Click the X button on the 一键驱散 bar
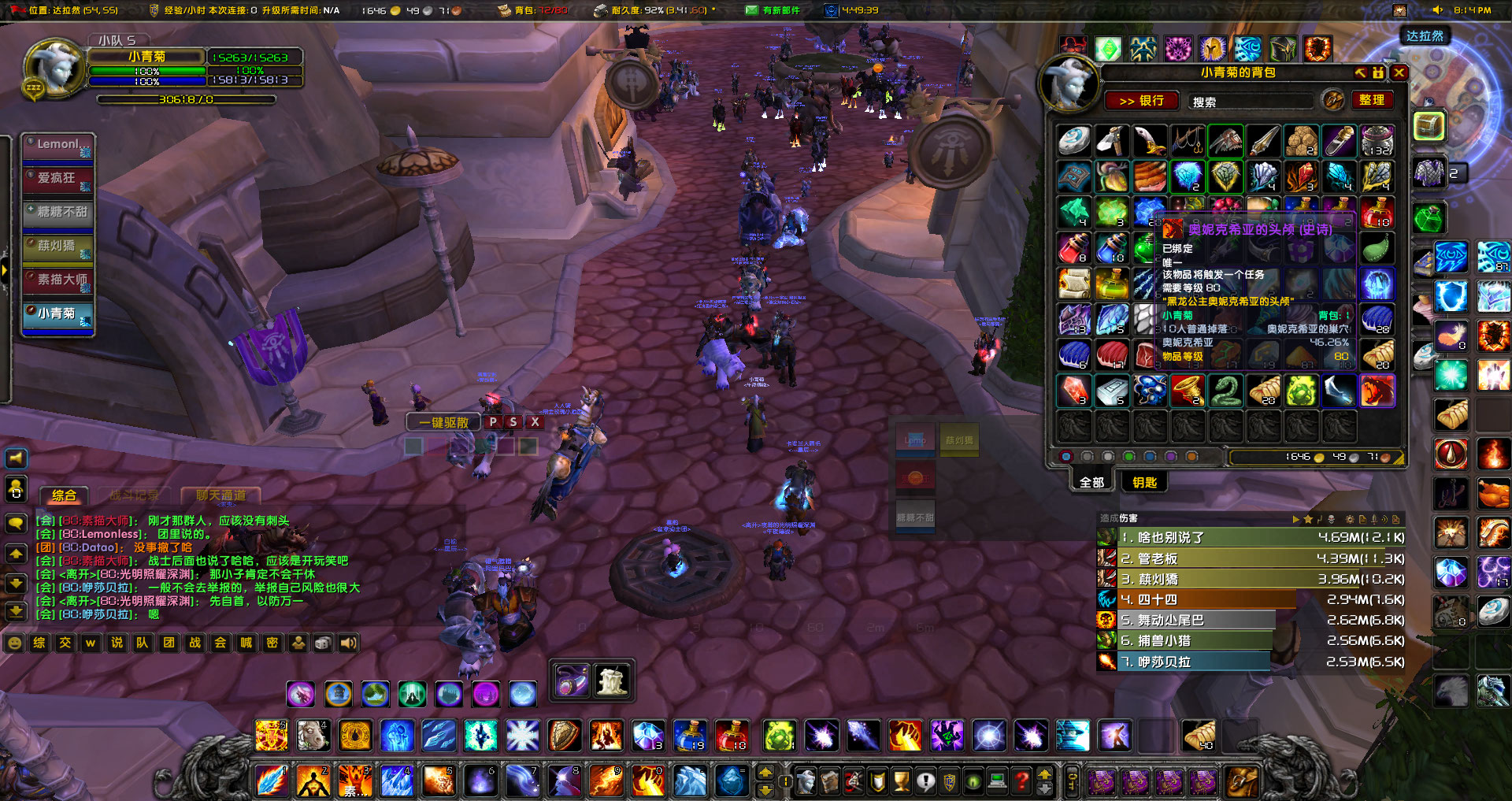Screen dimensions: 1512x801 [x=535, y=422]
